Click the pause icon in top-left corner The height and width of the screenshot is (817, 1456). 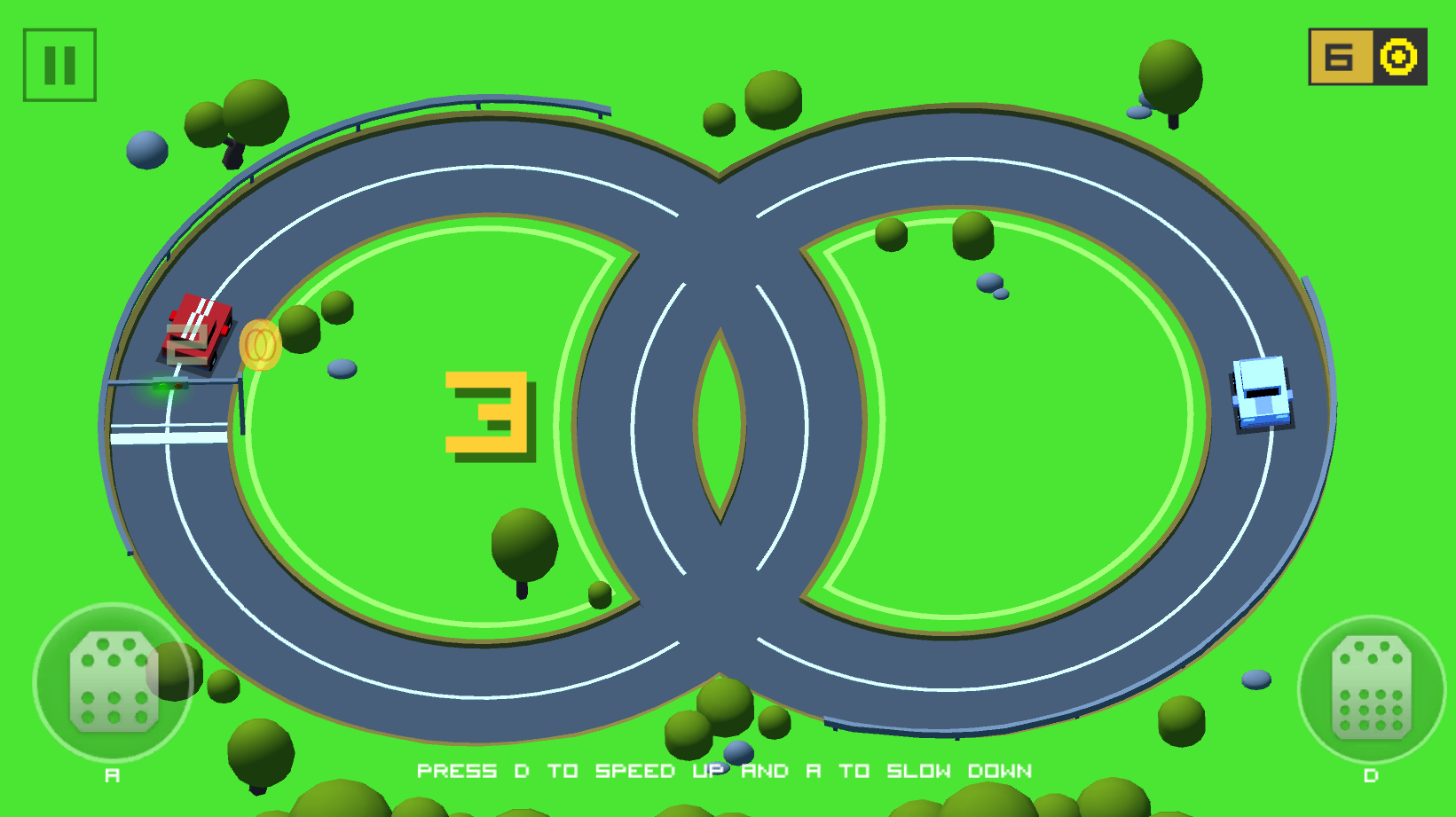click(x=58, y=65)
